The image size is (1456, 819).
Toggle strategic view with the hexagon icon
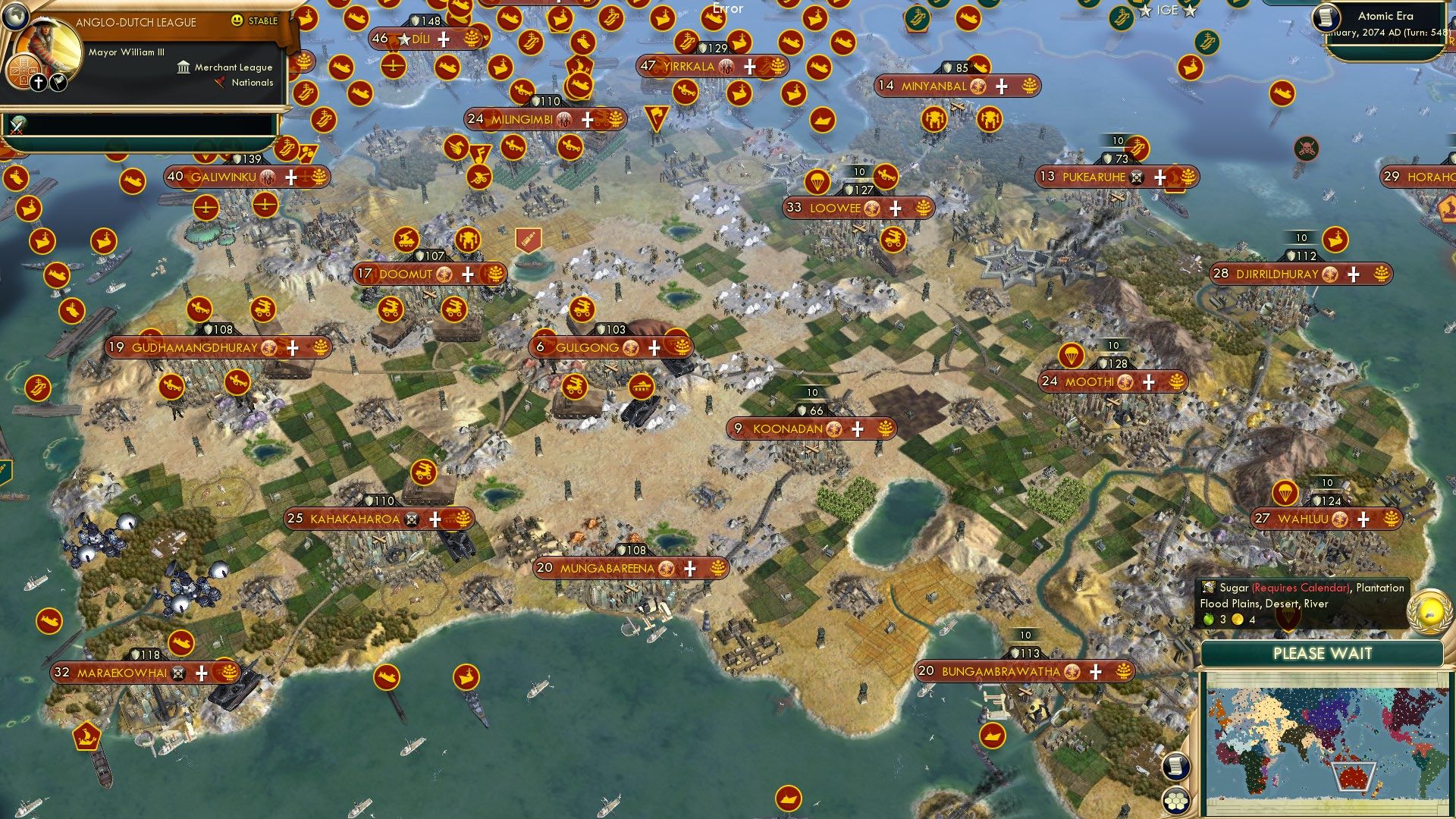point(1175,800)
